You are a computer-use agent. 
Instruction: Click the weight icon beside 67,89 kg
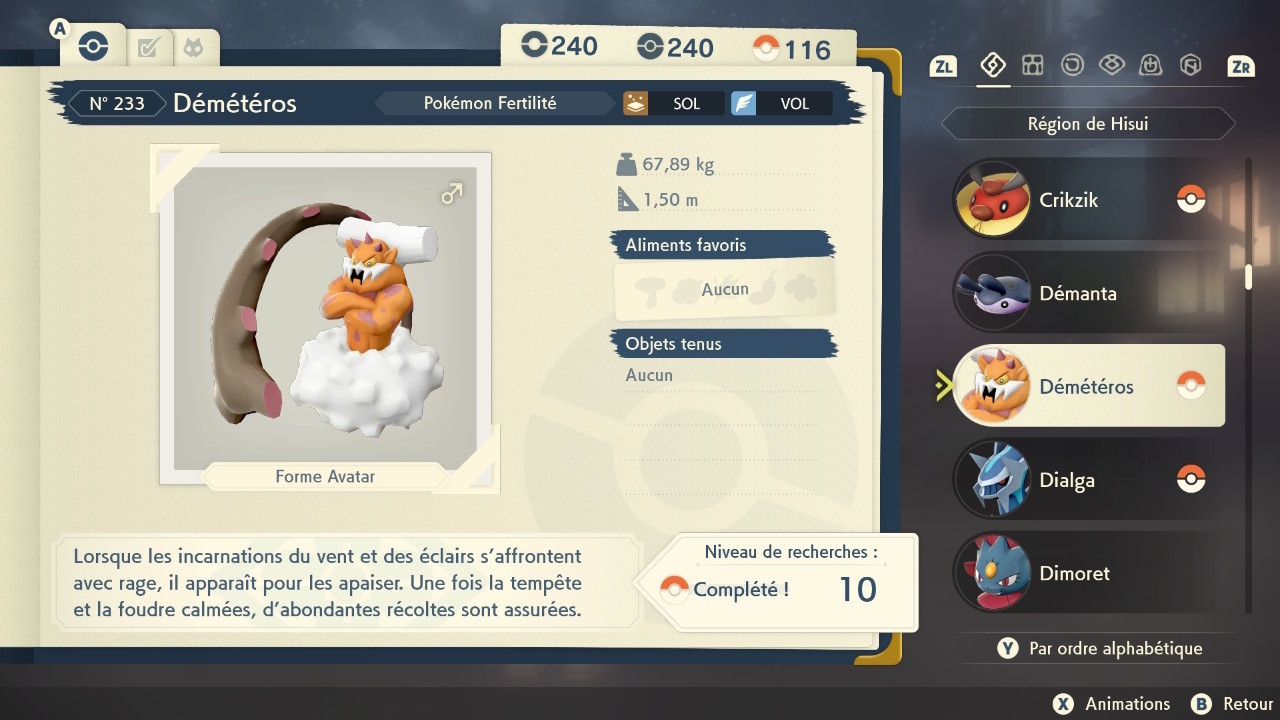tap(627, 164)
